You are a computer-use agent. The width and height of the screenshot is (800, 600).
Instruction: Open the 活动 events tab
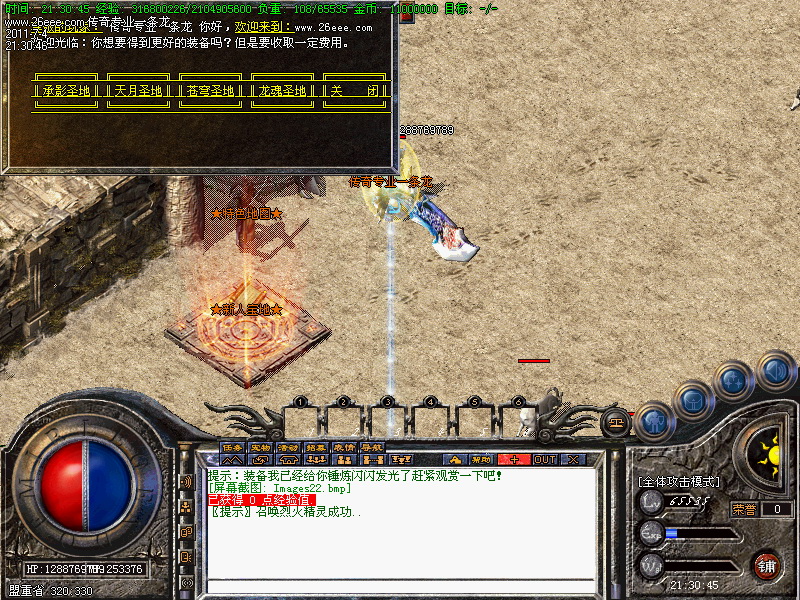pyautogui.click(x=289, y=447)
